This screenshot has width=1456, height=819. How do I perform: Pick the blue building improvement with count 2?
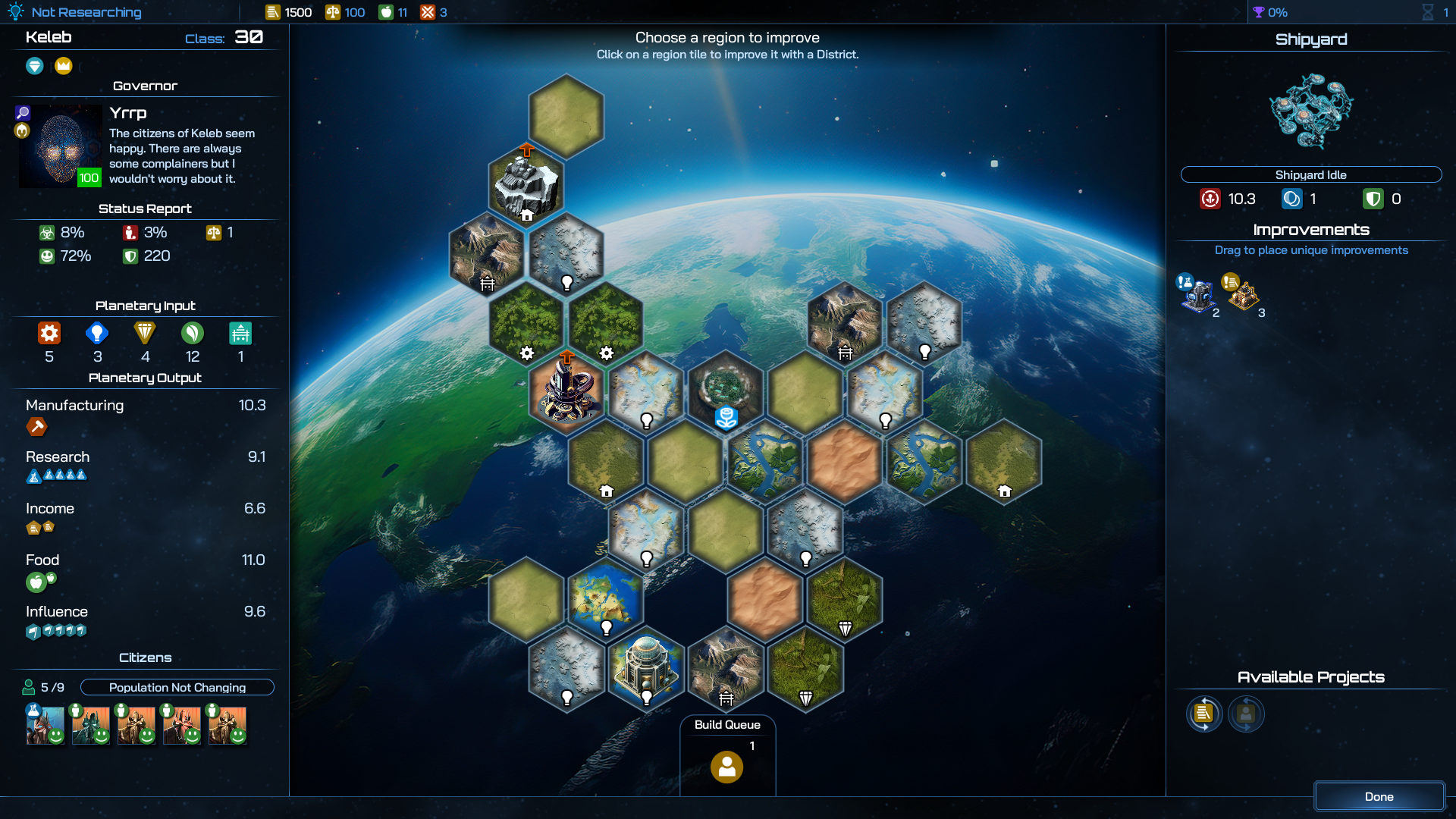1197,295
